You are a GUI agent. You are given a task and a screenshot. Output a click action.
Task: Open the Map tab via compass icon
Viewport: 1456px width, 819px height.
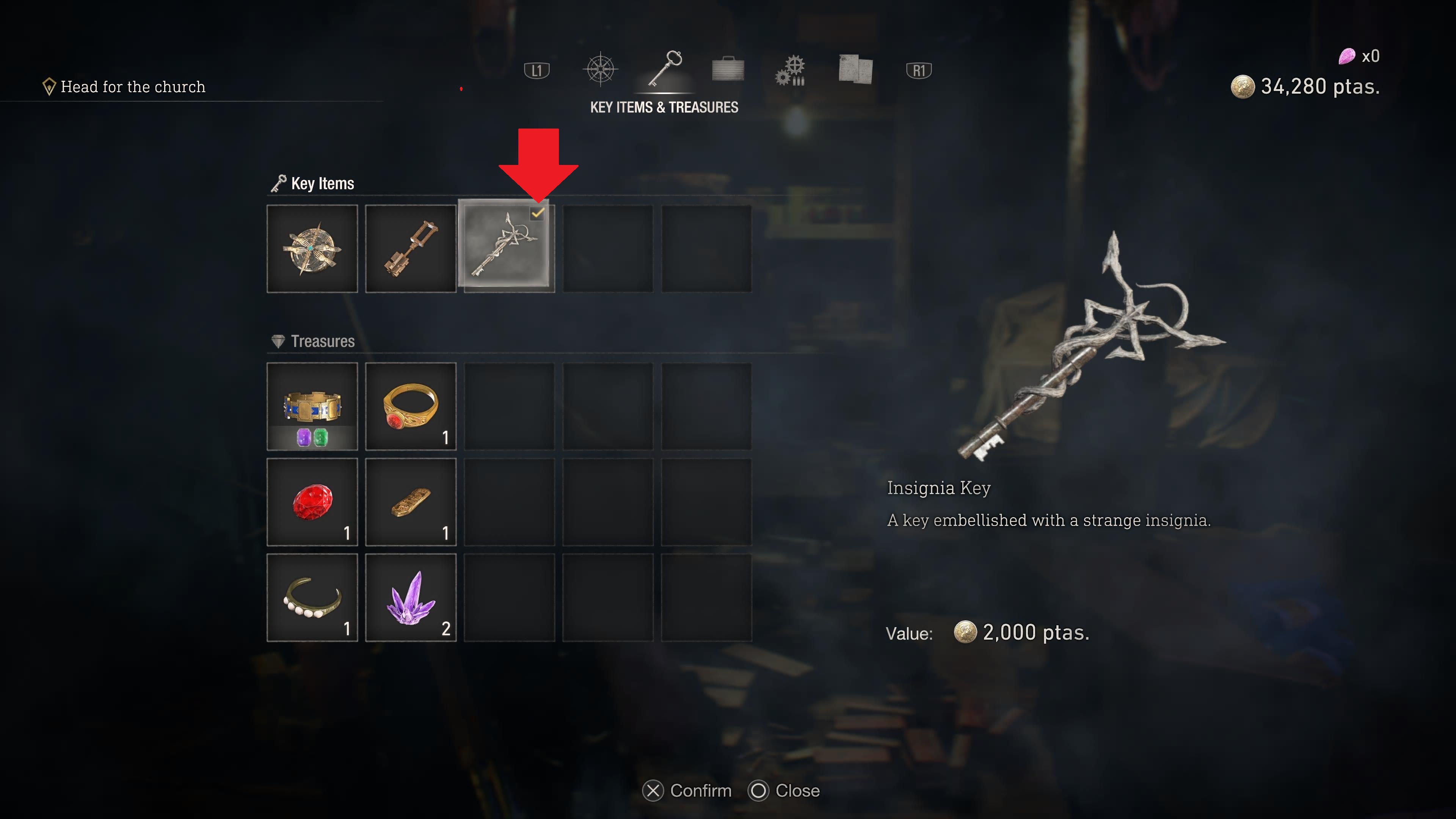coord(601,69)
